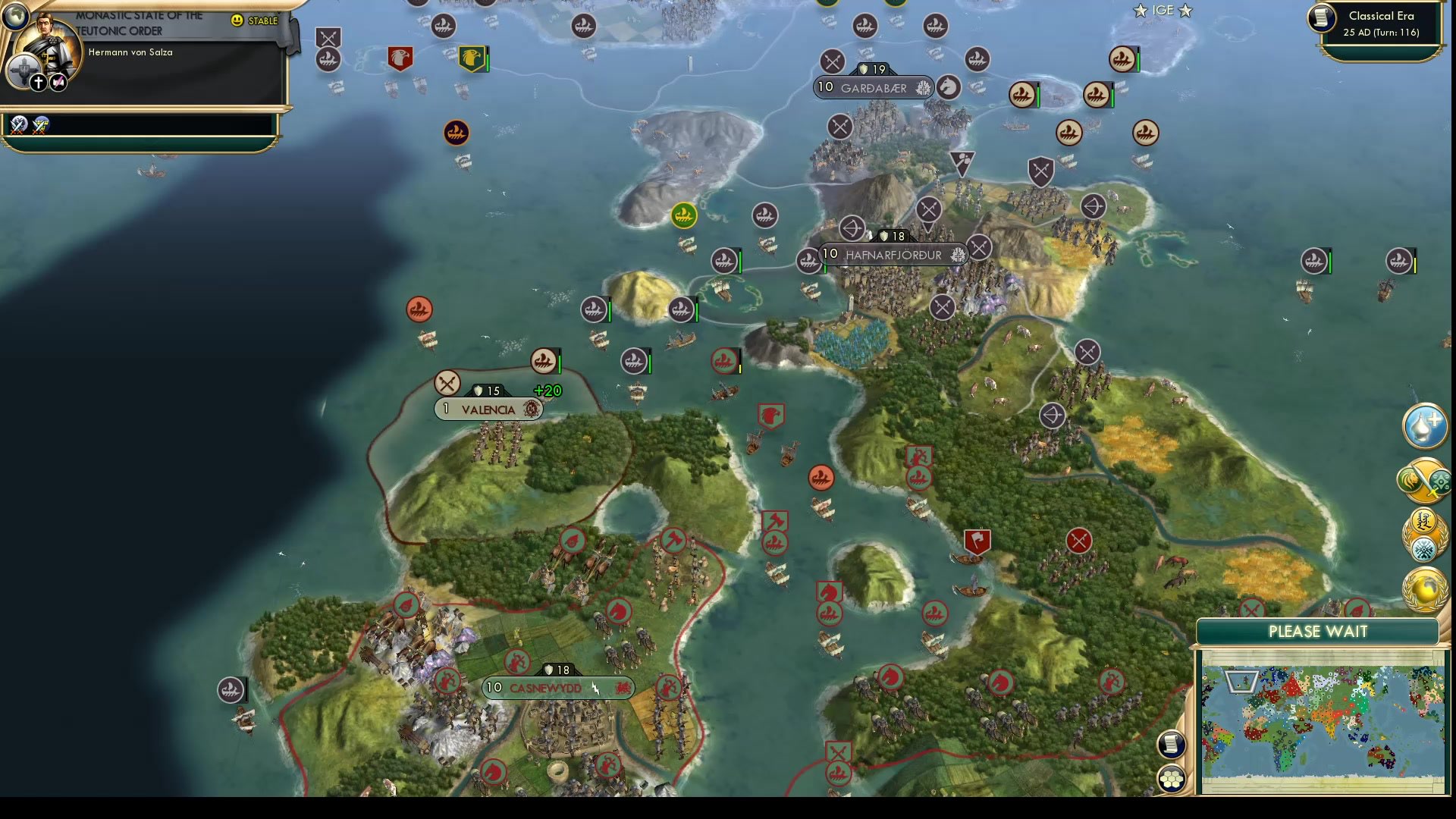1456x819 pixels.
Task: Click the Valencia city name banner
Action: 489,409
